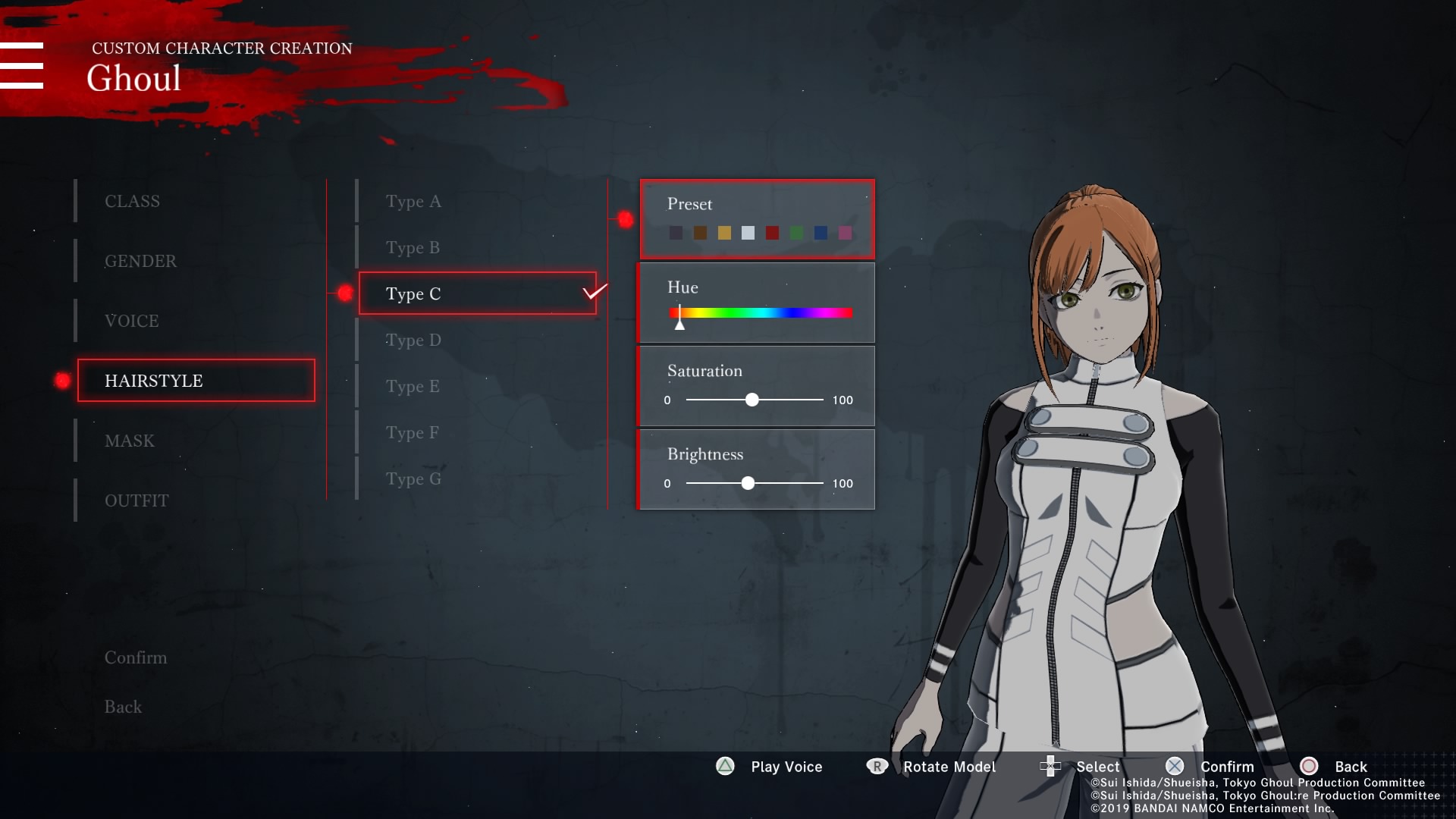Viewport: 1456px width, 819px height.
Task: Select the GENDER category
Action: point(140,262)
